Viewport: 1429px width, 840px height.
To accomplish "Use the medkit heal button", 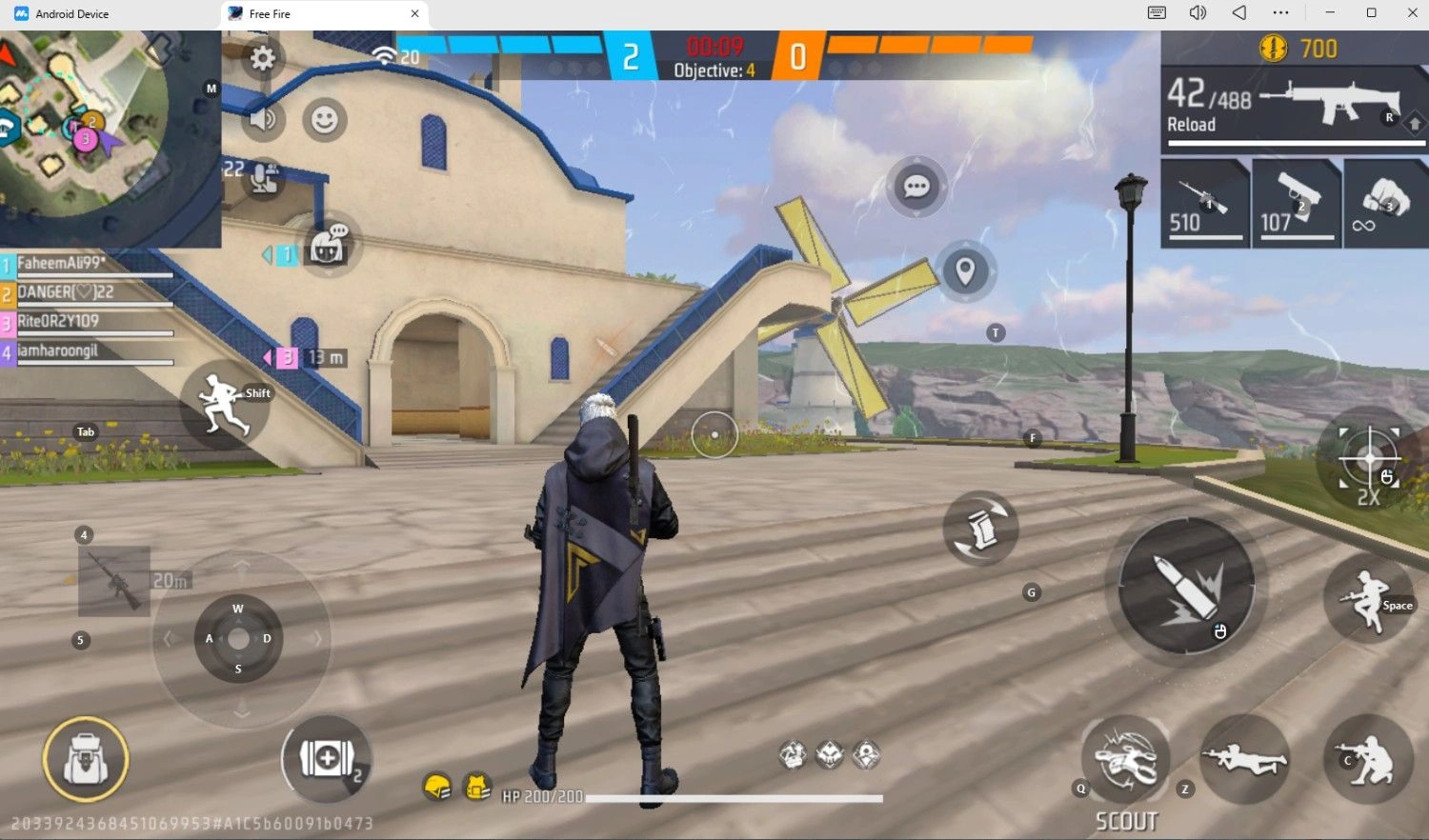I will (x=327, y=759).
